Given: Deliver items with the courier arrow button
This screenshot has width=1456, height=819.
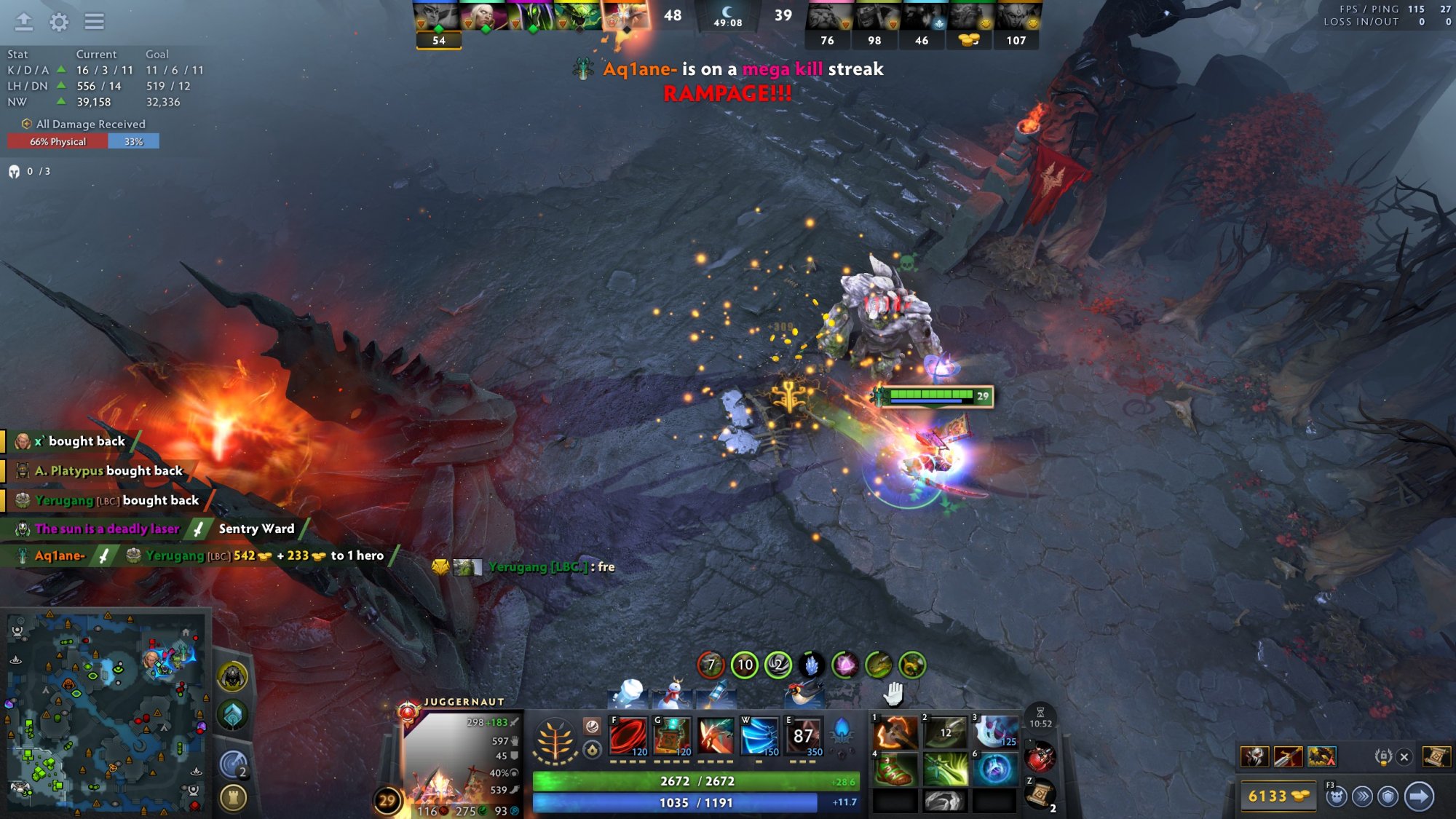Looking at the screenshot, I should pos(1419,796).
